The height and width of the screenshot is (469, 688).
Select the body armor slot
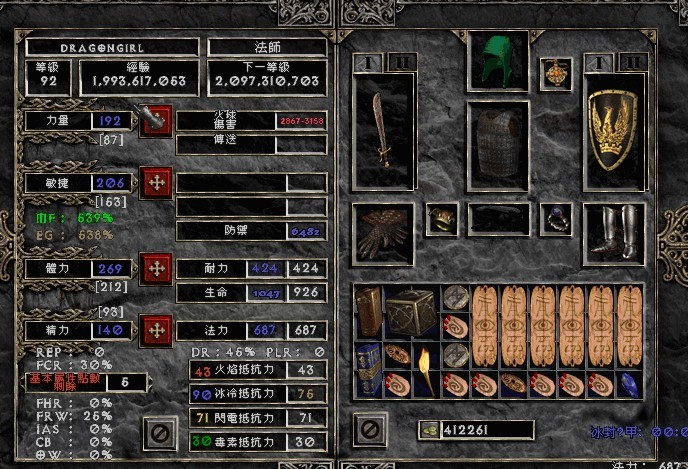498,147
